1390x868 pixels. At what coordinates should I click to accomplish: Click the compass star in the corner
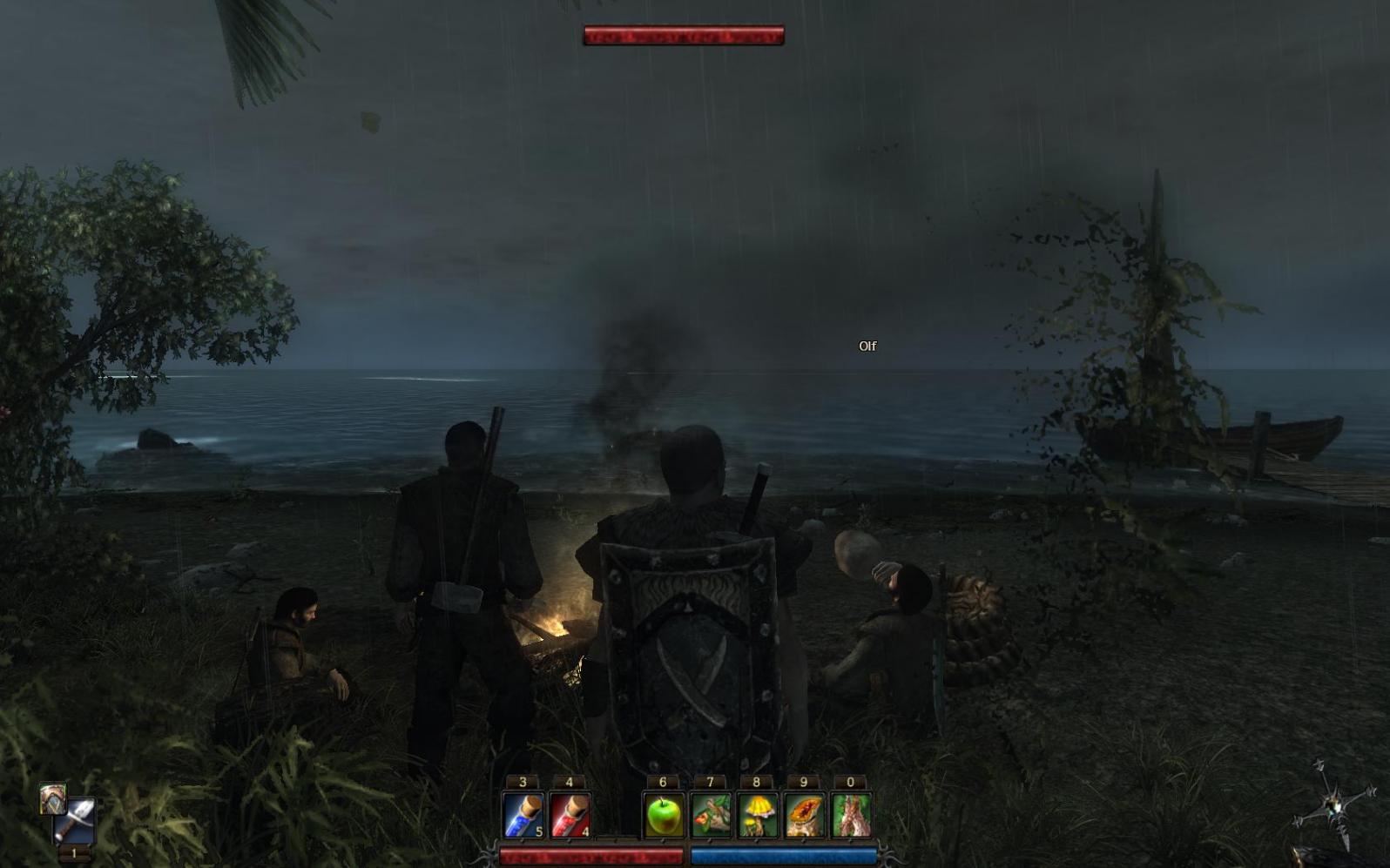point(1333,801)
